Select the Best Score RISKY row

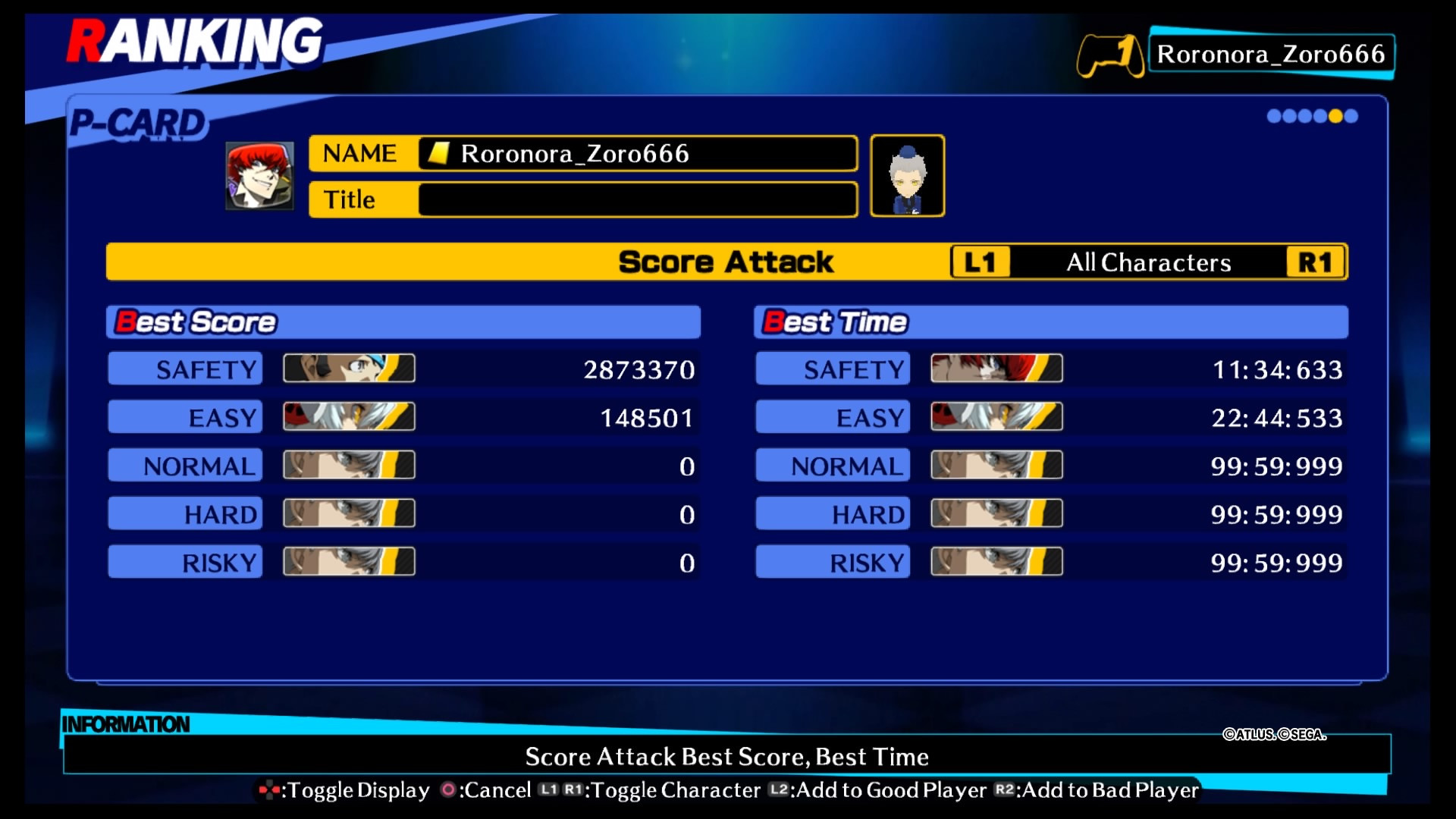403,563
